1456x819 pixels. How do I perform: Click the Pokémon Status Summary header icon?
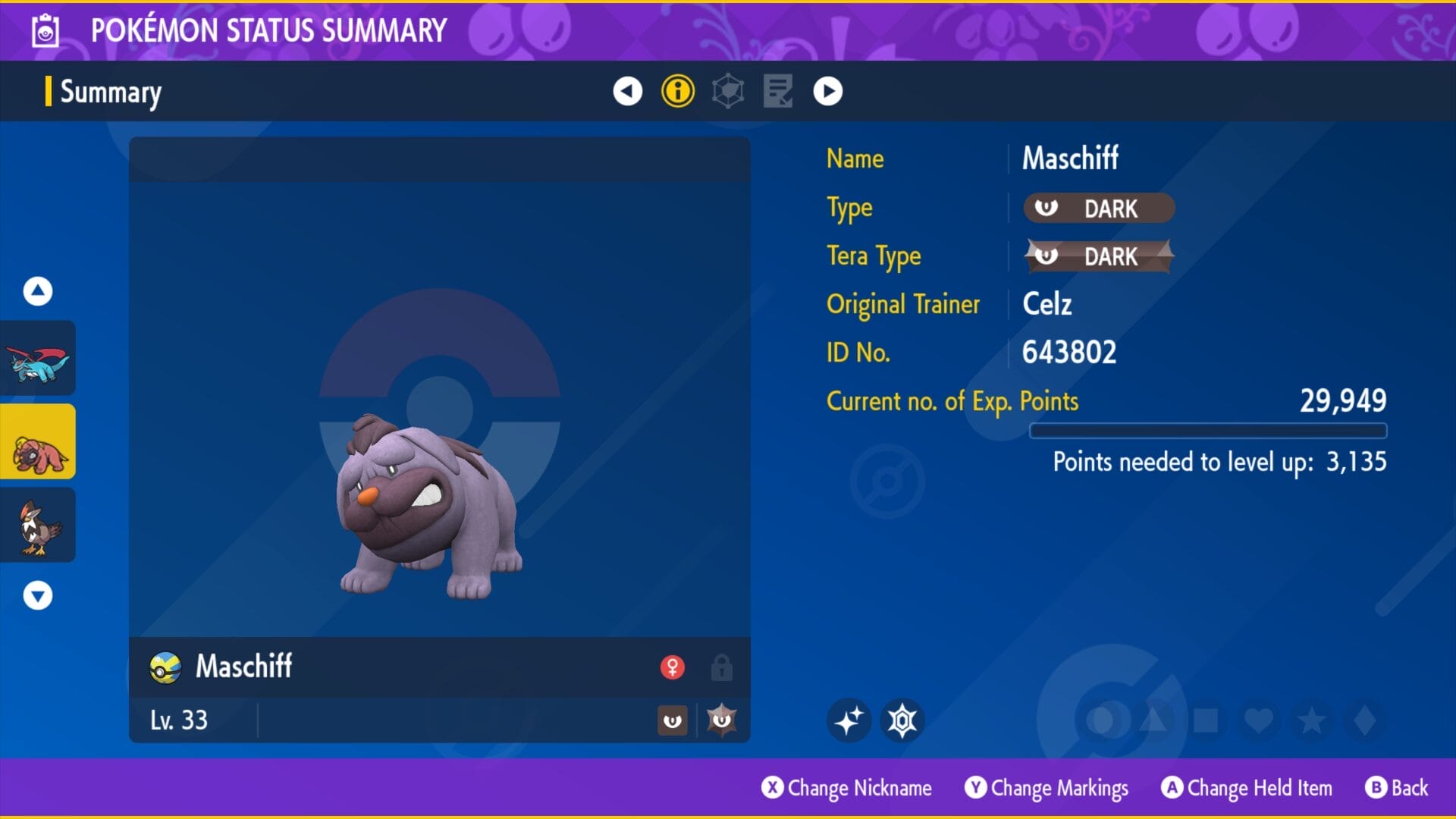[x=44, y=31]
